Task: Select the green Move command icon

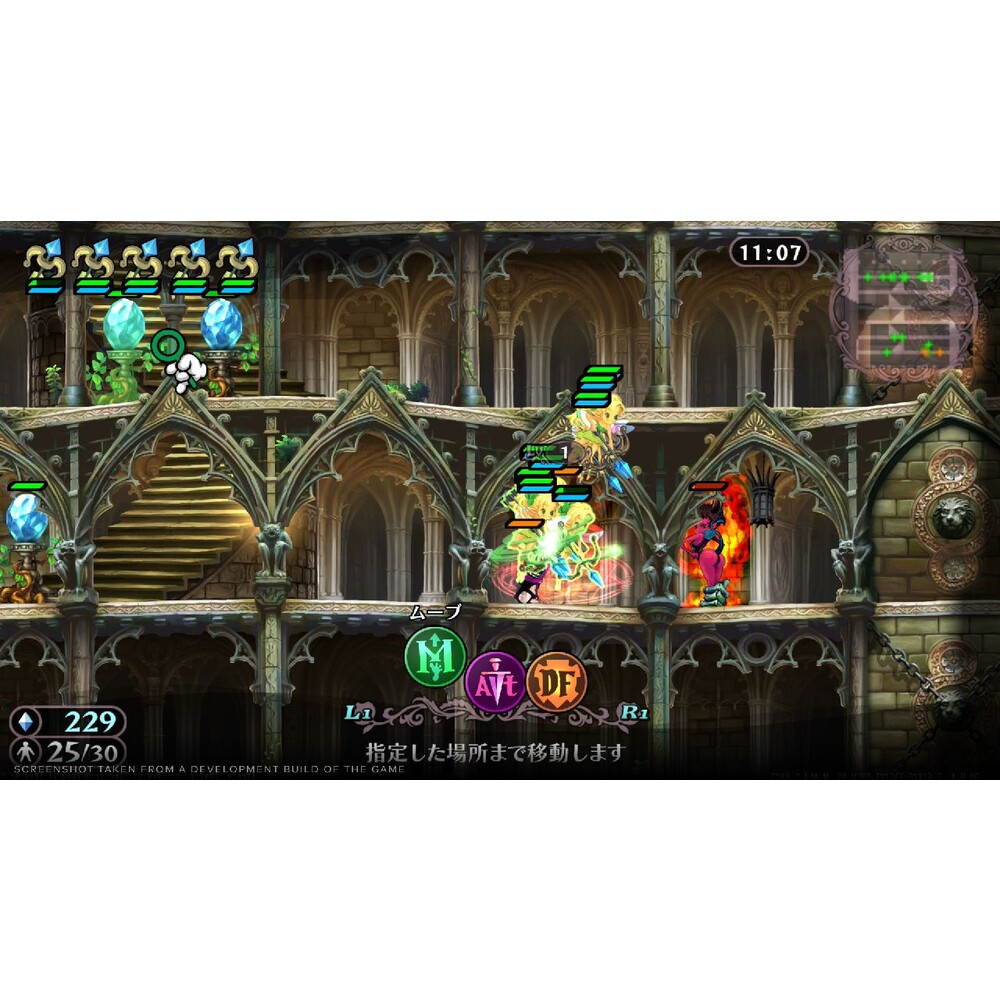Action: (x=436, y=656)
